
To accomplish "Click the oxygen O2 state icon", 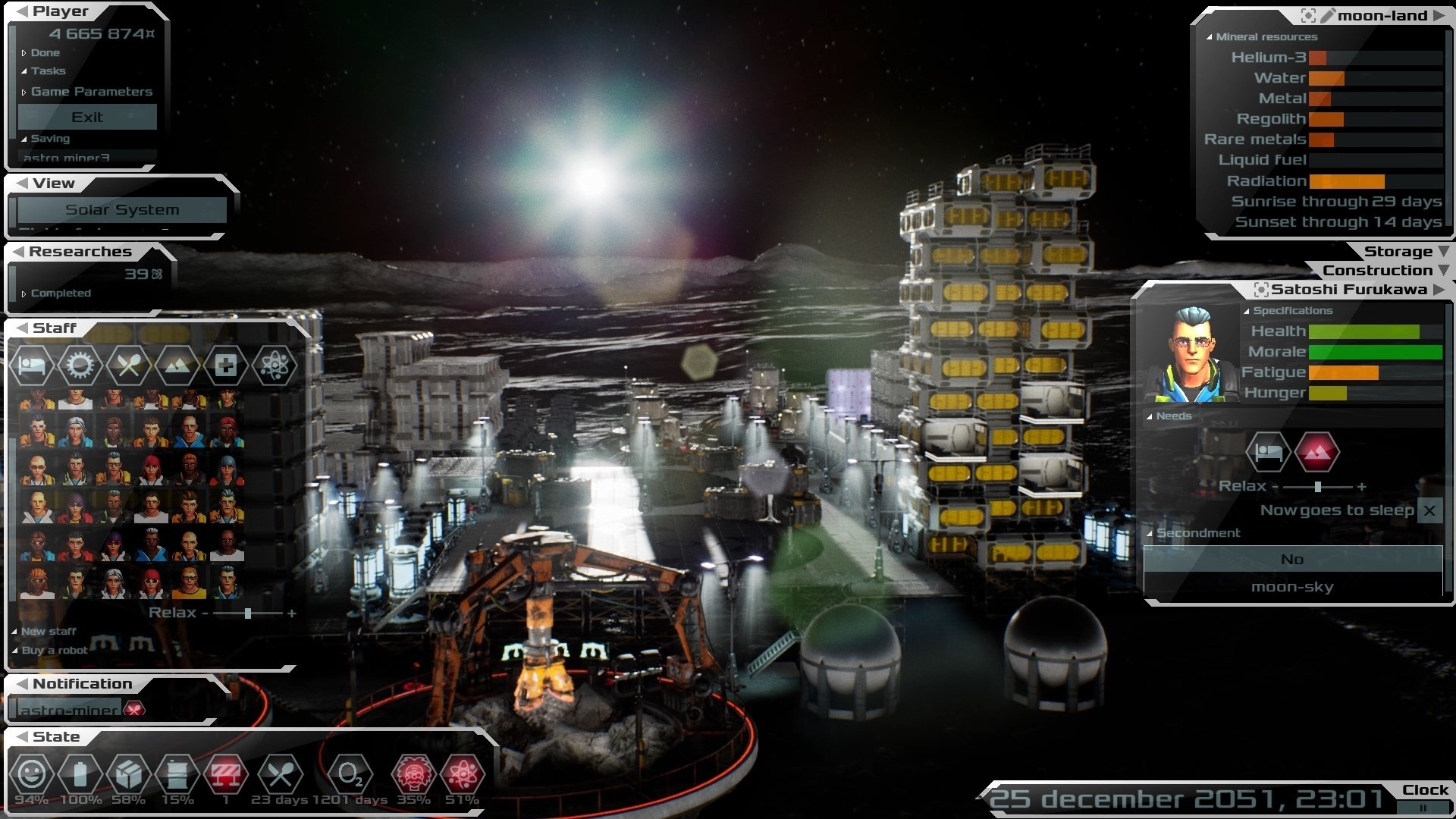I will click(x=350, y=775).
